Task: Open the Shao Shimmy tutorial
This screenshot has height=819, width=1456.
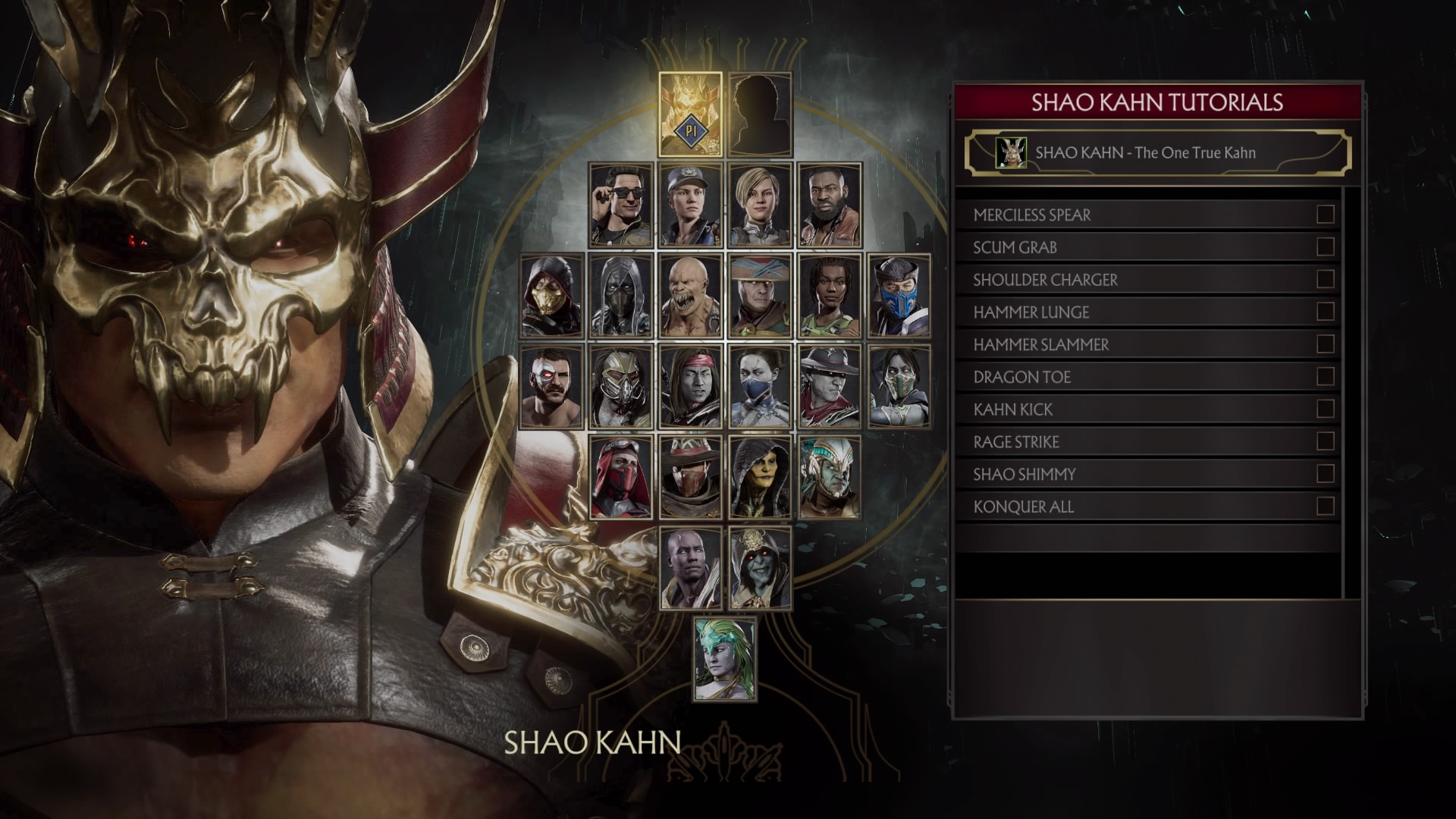Action: coord(1145,474)
